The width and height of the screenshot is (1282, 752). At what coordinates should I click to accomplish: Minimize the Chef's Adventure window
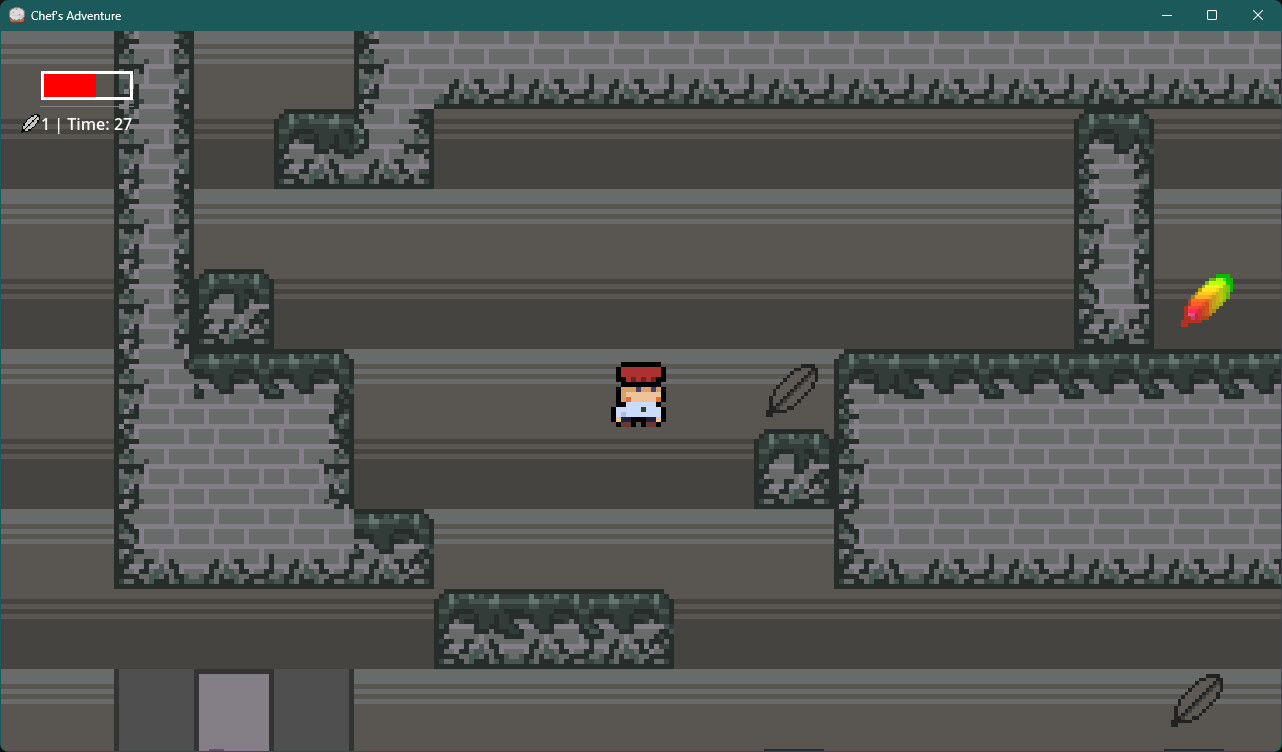pyautogui.click(x=1167, y=15)
